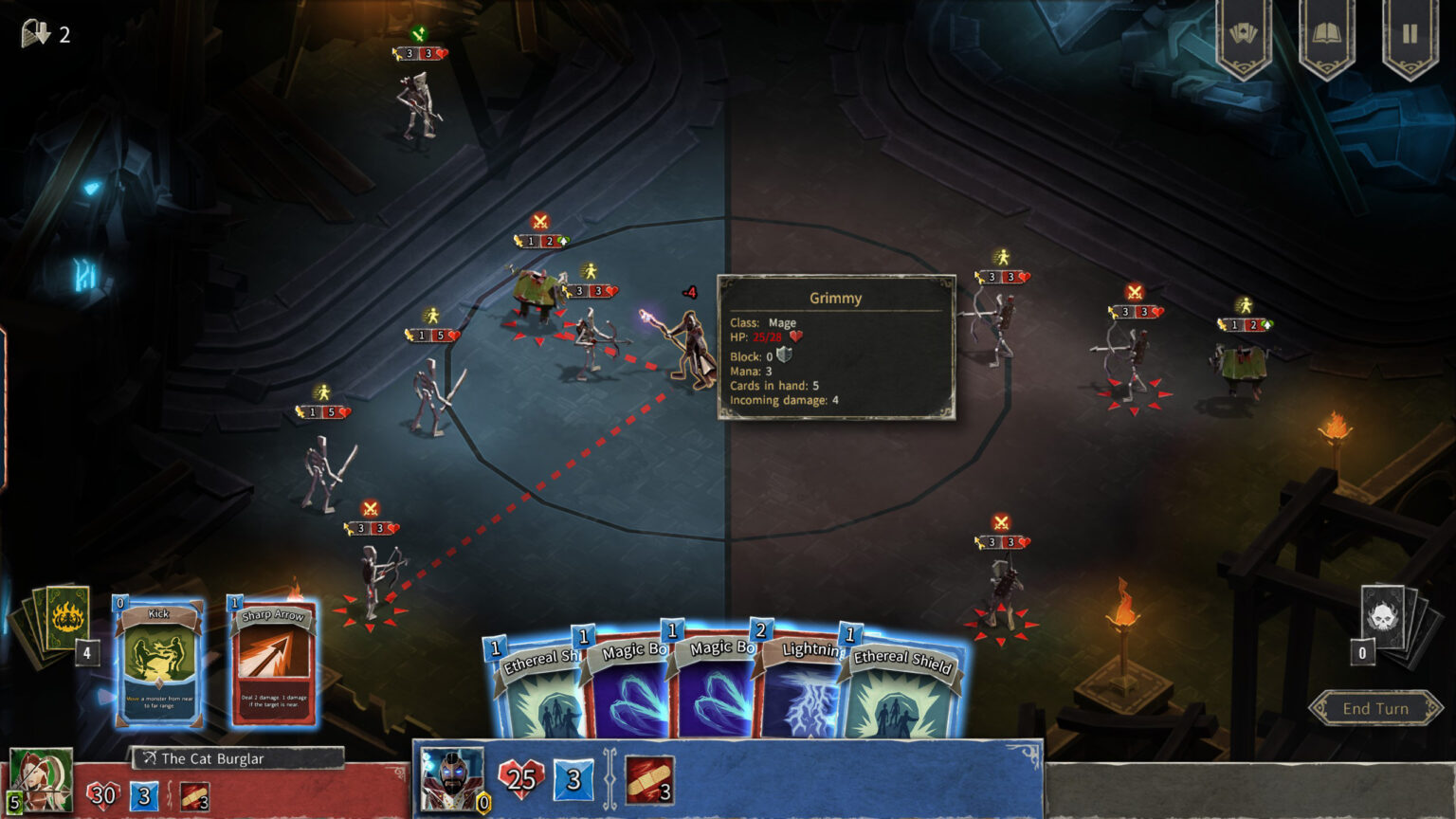End the current turn
1456x819 pixels.
pyautogui.click(x=1375, y=708)
